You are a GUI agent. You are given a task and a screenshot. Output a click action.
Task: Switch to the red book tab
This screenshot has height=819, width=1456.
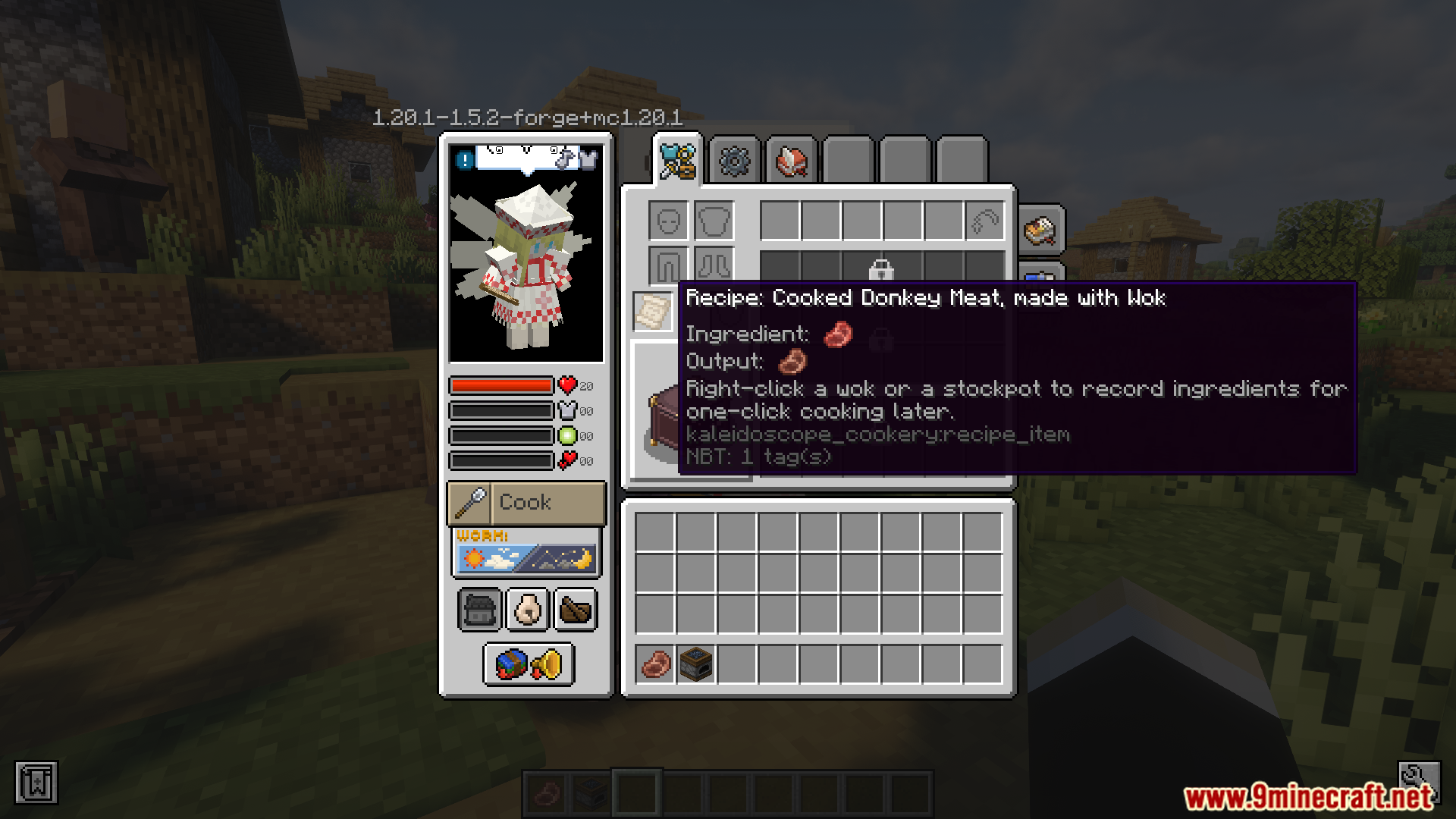(x=789, y=161)
